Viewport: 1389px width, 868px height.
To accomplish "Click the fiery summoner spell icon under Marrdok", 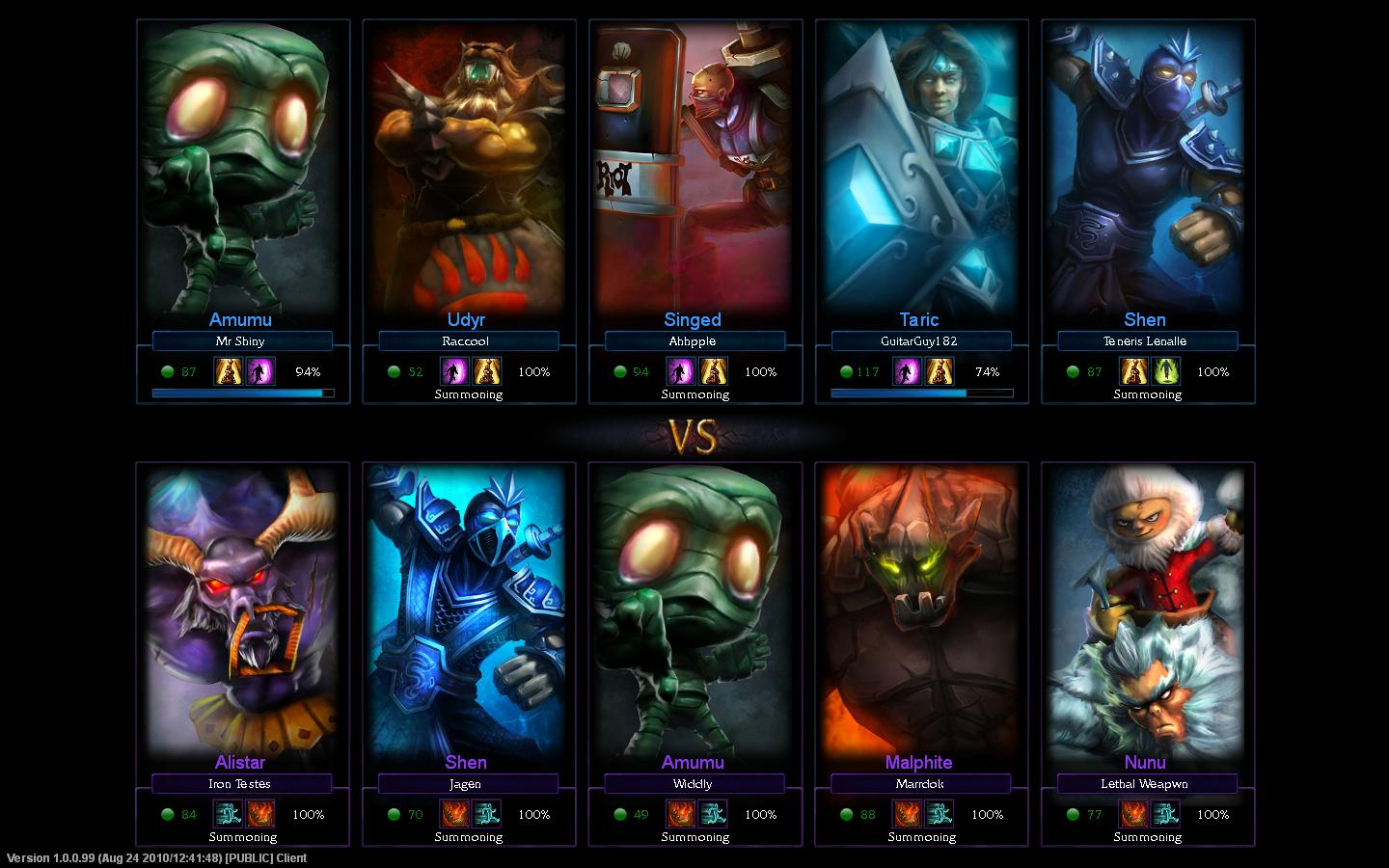I will (907, 814).
